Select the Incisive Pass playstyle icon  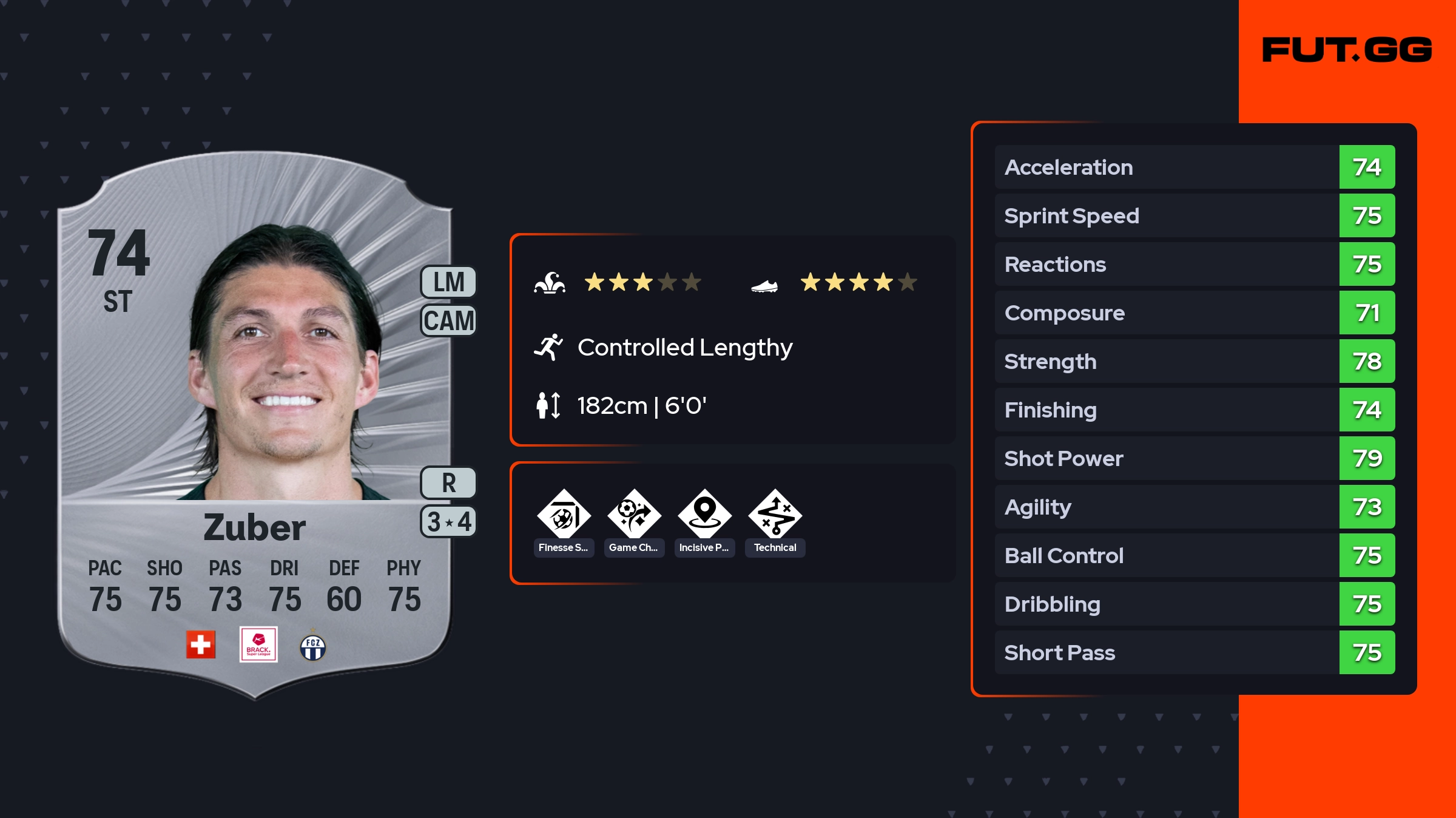point(704,515)
